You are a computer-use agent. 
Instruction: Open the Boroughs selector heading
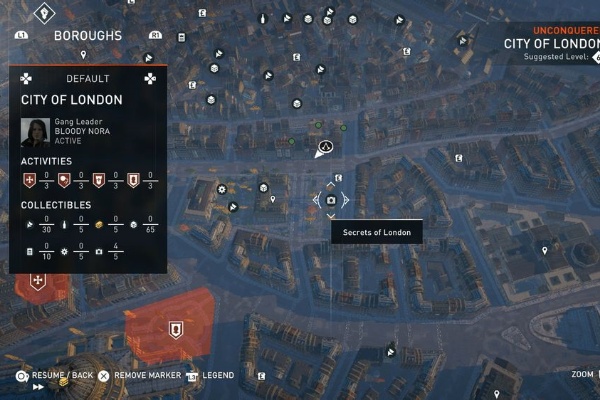click(88, 36)
